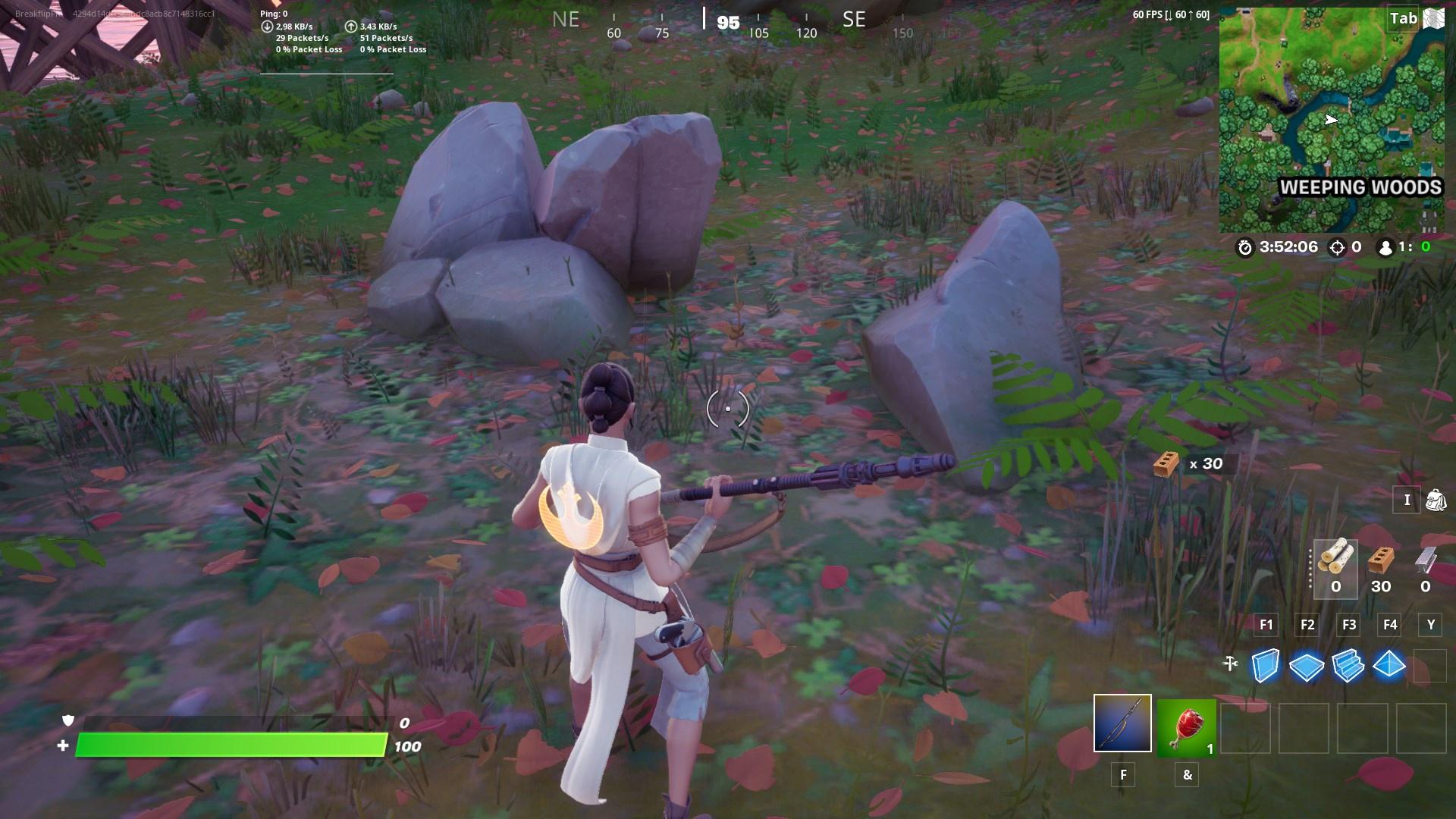Select the floor build piece icon

[1307, 666]
